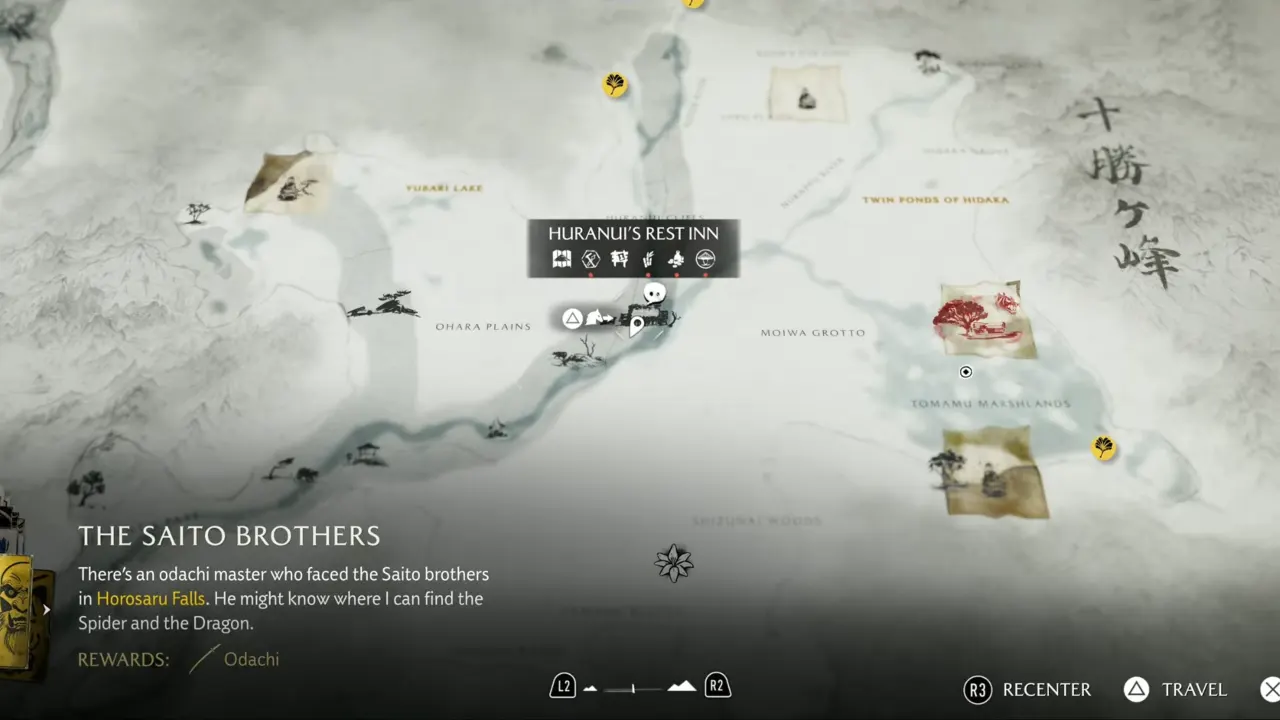Click the circular target marker in Tomamu Marshlands
The width and height of the screenshot is (1280, 720).
pyautogui.click(x=966, y=372)
